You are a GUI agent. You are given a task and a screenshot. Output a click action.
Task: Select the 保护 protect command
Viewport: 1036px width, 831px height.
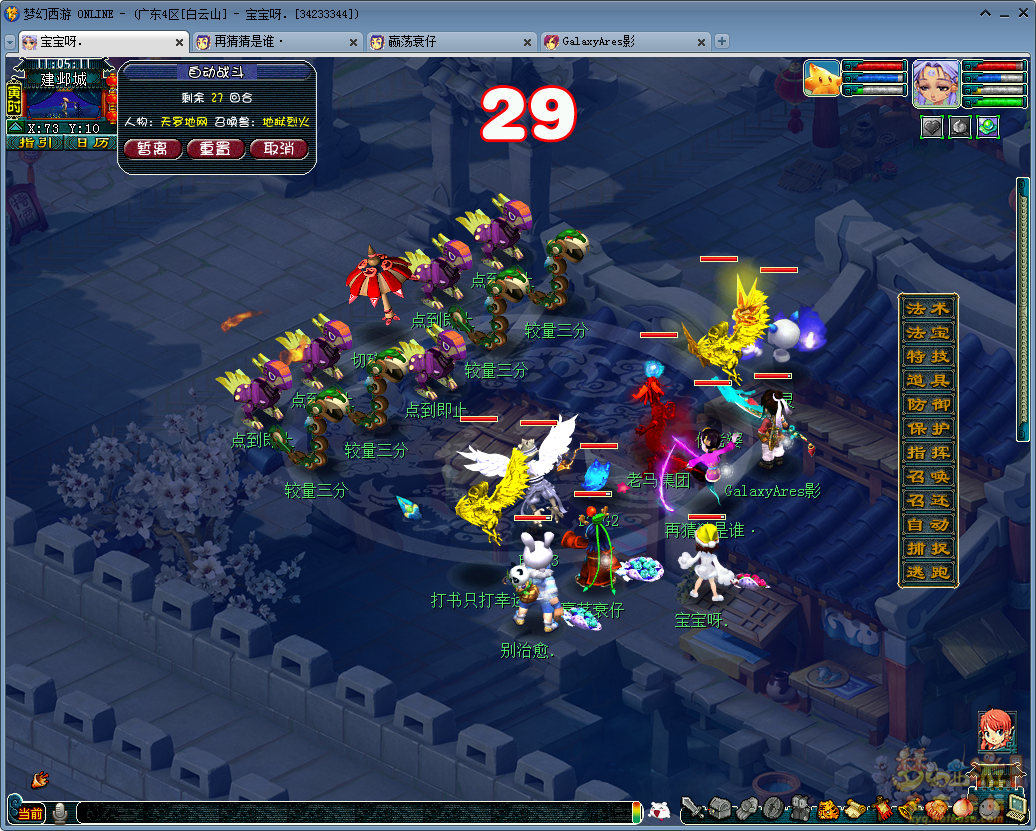928,428
